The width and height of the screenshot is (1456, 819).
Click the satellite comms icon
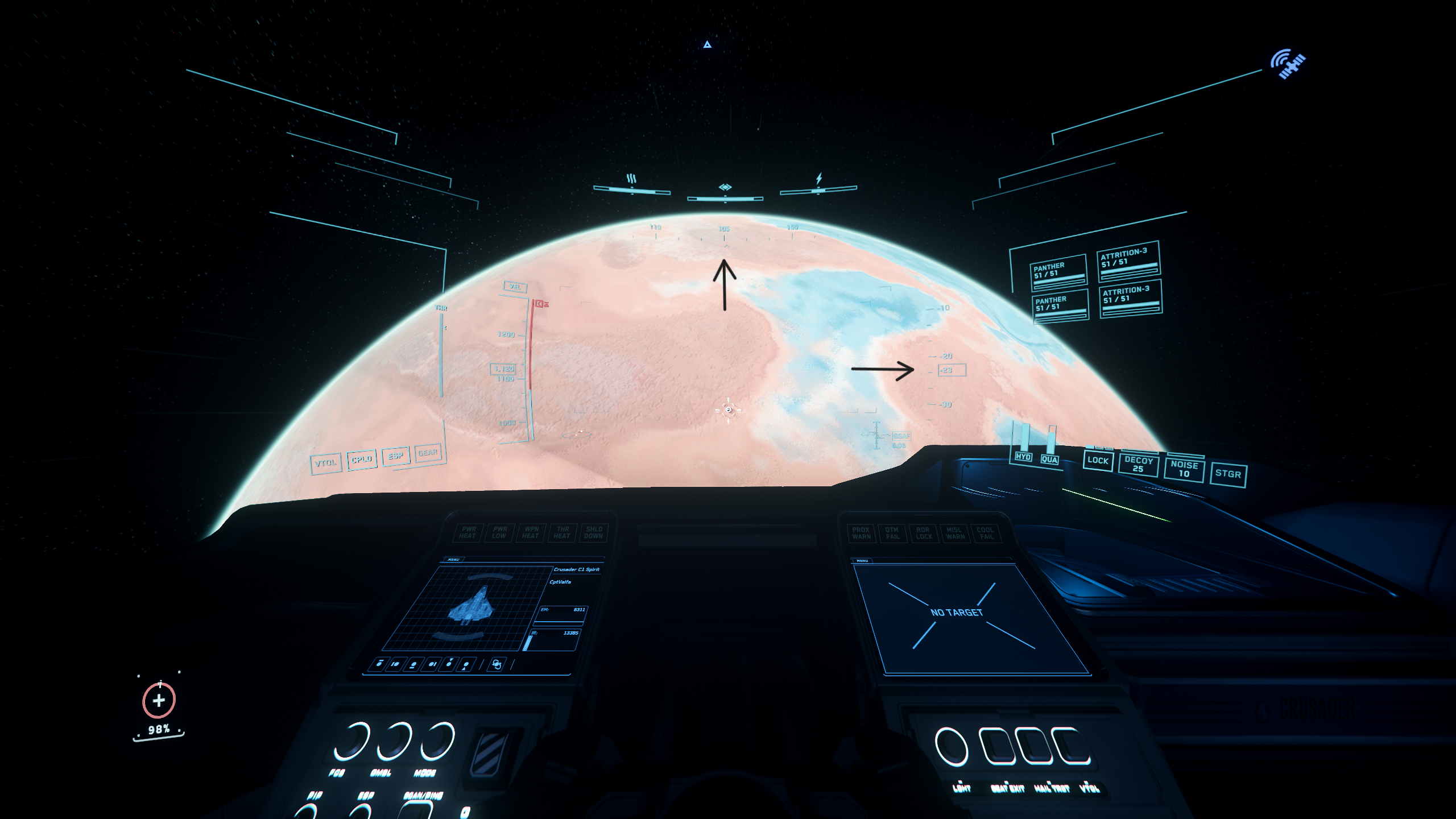coord(1289,64)
